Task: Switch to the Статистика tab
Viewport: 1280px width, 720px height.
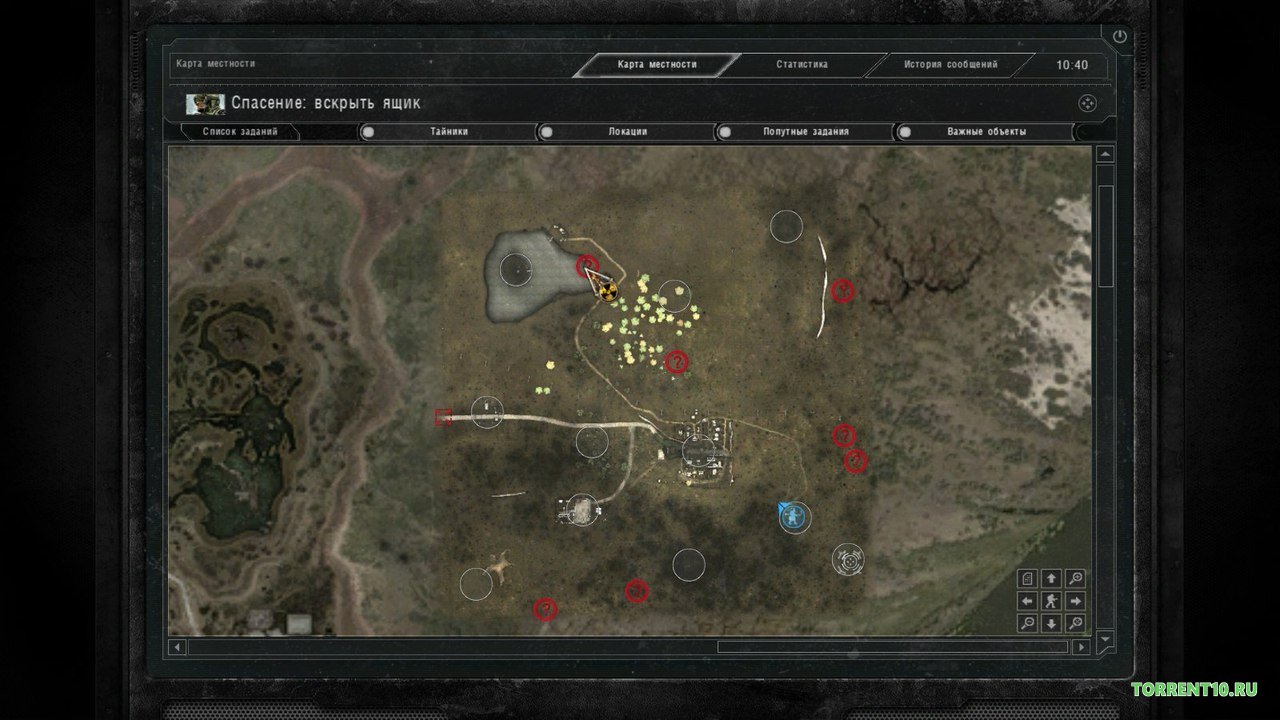Action: click(x=802, y=65)
